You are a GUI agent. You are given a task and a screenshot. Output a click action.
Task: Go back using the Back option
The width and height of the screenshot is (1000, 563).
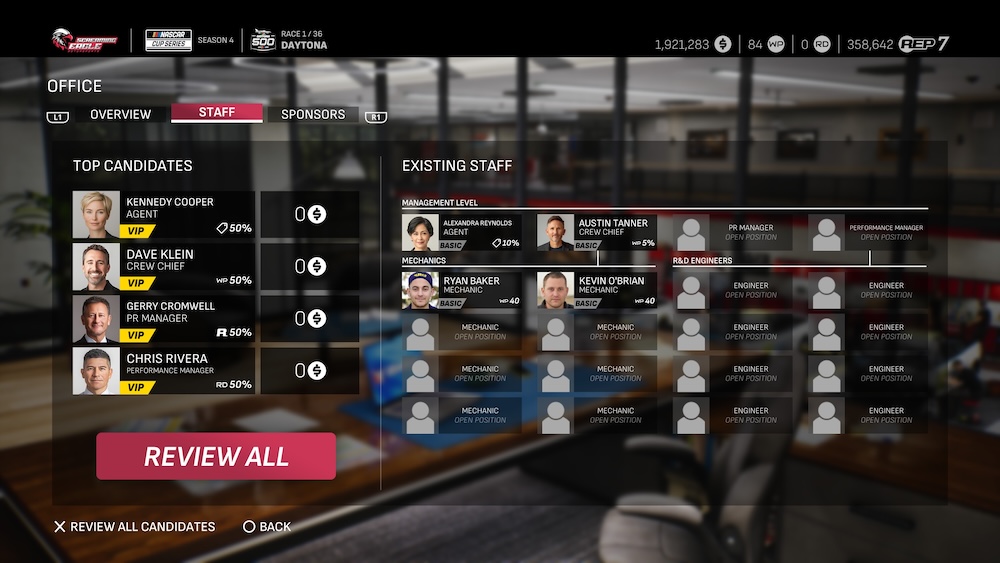[x=267, y=526]
